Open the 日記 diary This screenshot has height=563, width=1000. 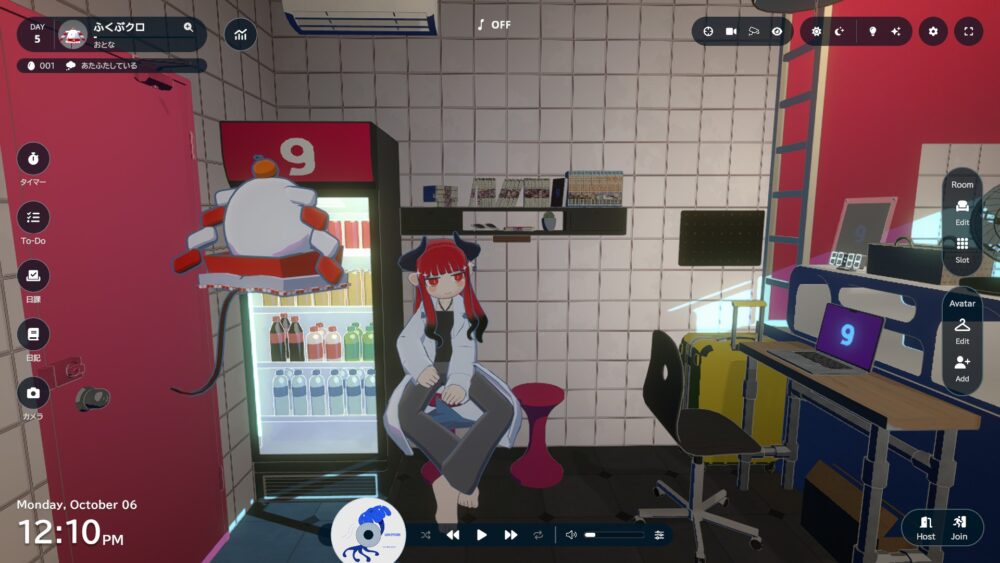pyautogui.click(x=33, y=335)
